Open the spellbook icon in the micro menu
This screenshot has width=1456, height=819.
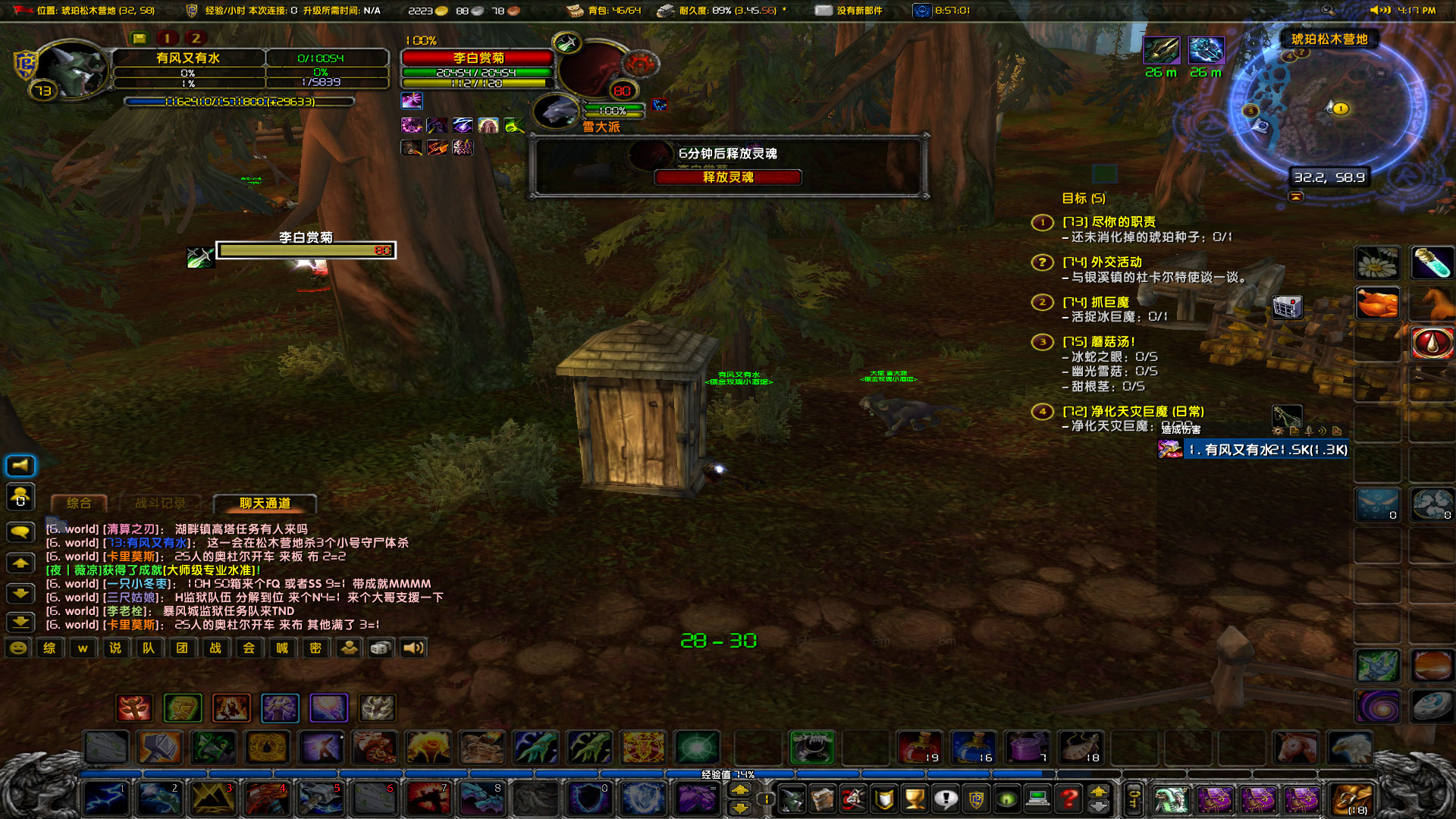(823, 799)
